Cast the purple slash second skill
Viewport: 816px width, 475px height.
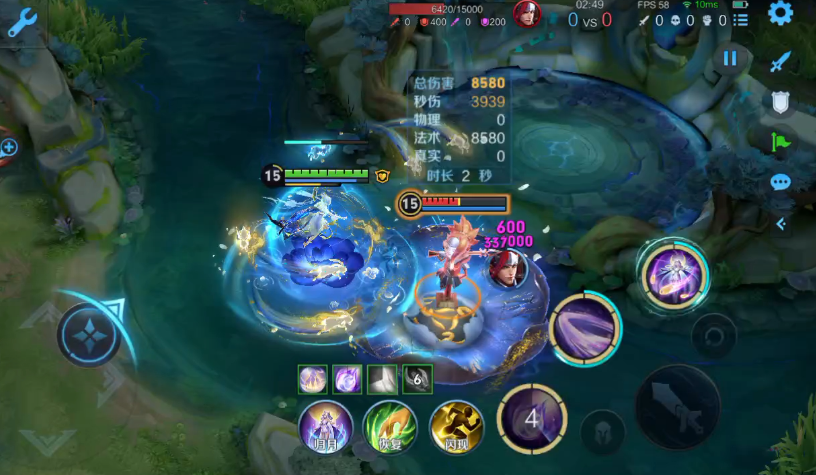[585, 328]
